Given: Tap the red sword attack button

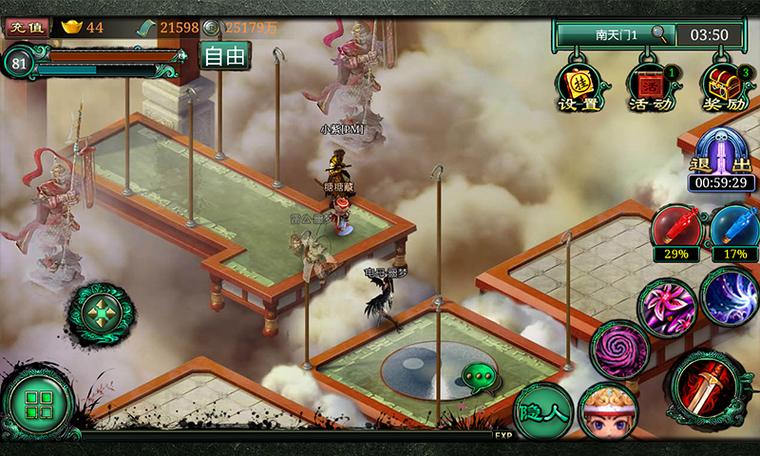Looking at the screenshot, I should coord(708,389).
